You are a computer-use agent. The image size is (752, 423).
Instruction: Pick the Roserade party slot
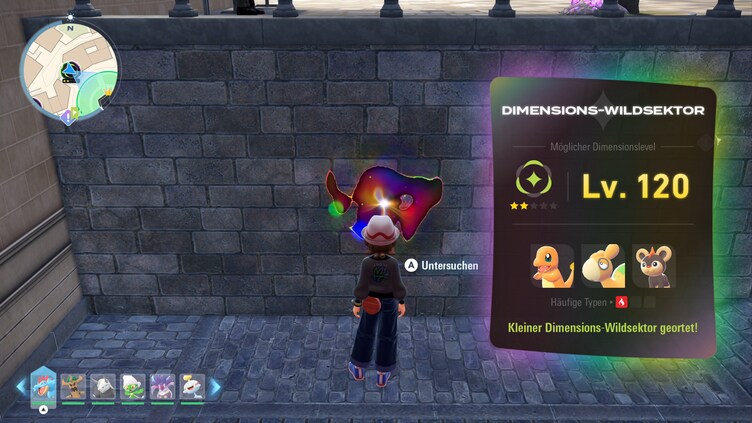132,387
